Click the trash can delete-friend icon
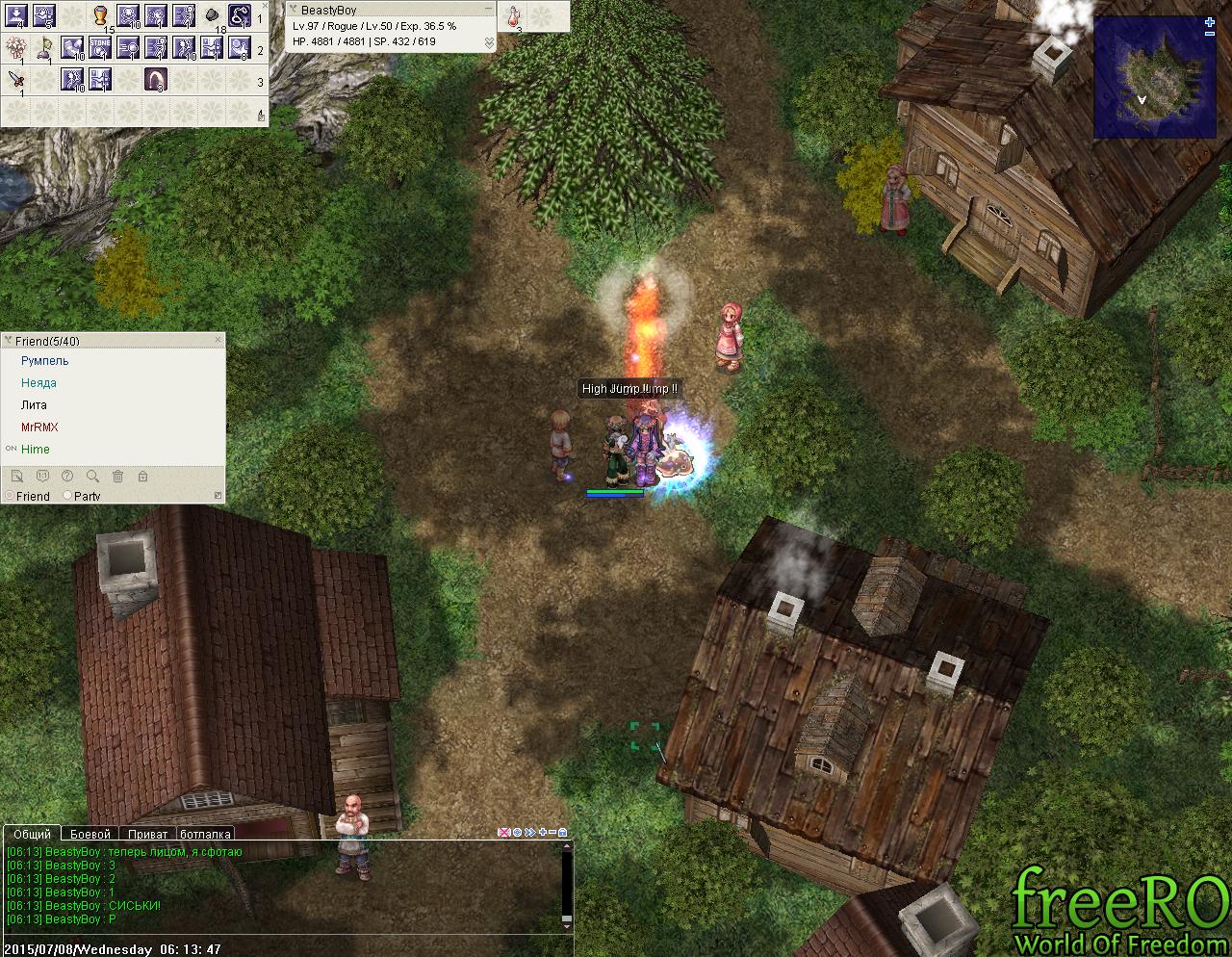 117,476
